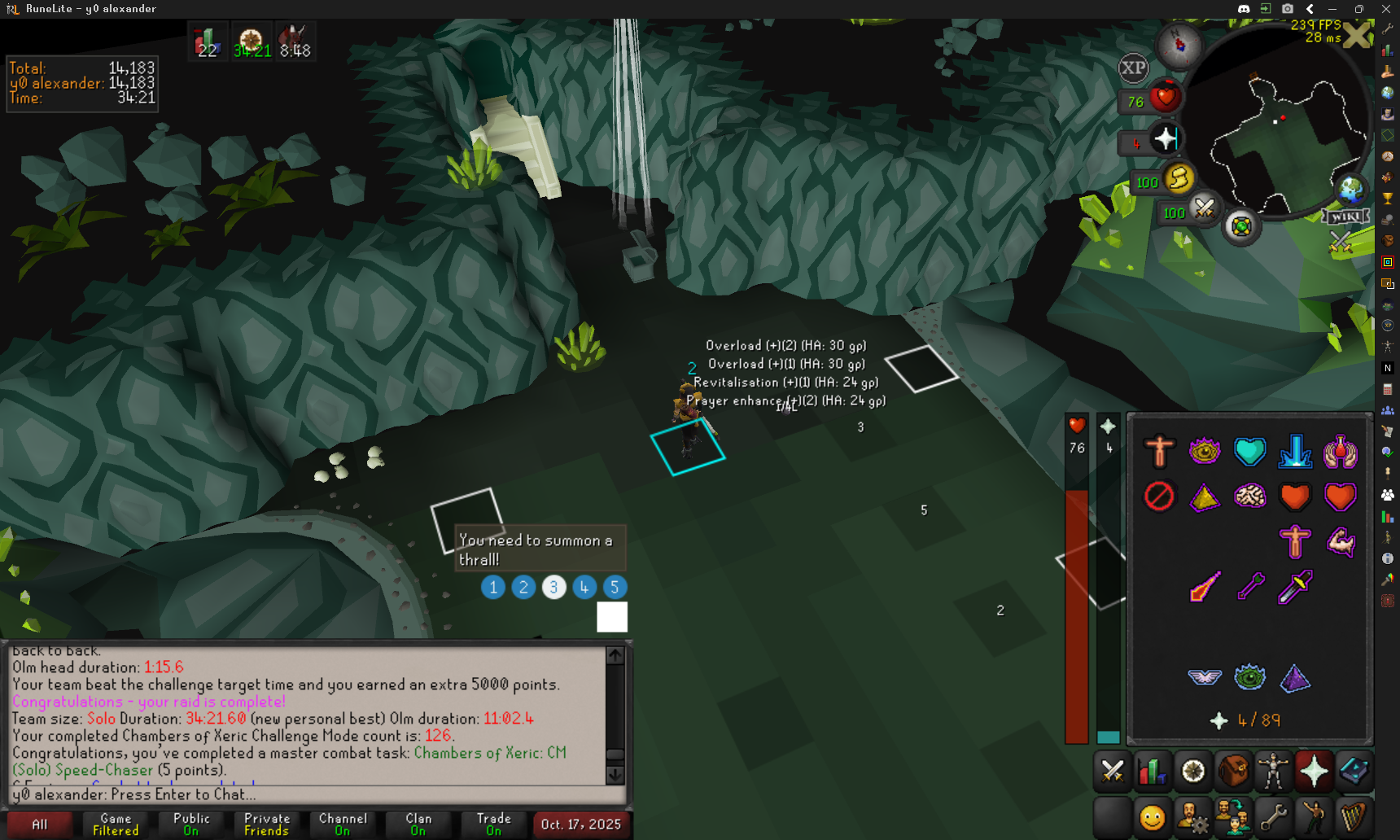Set chat filter to All
The image size is (1400, 840).
pyautogui.click(x=39, y=825)
